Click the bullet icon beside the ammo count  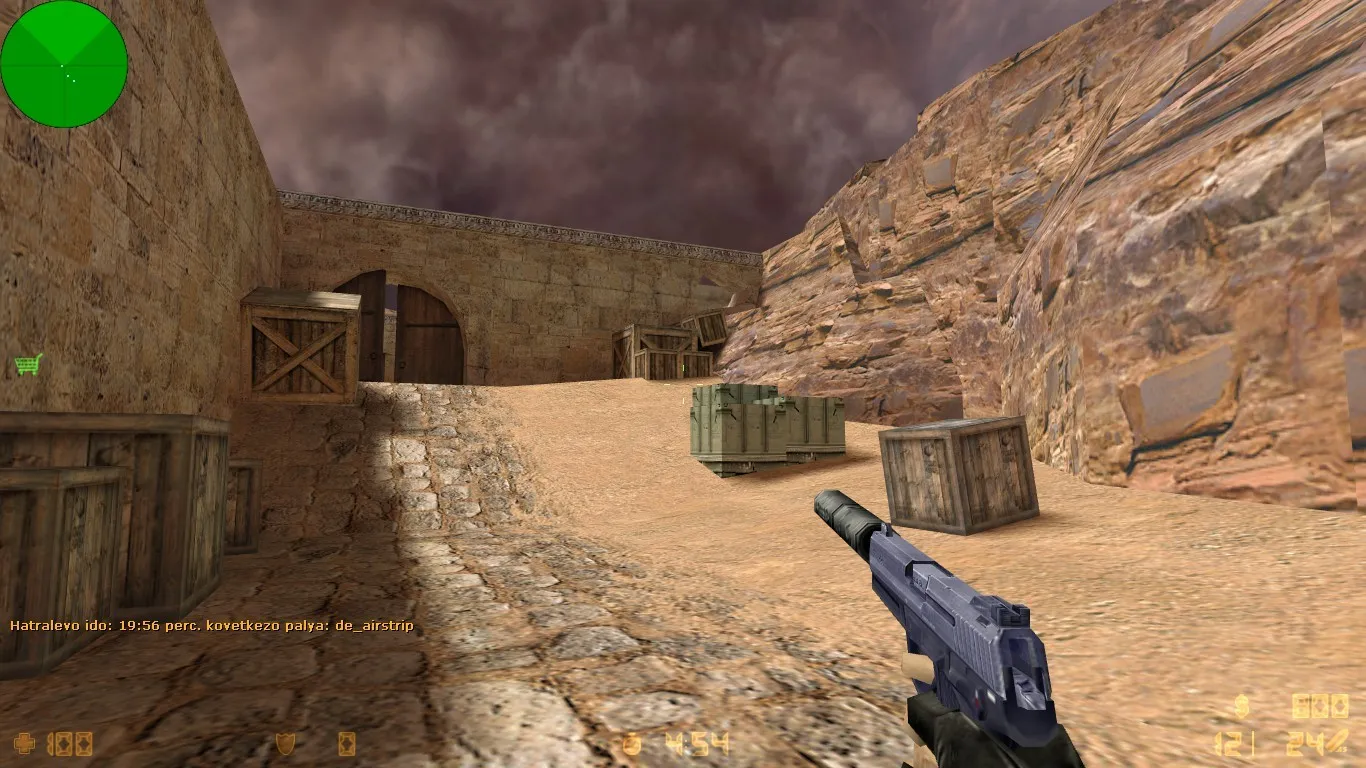click(1338, 740)
